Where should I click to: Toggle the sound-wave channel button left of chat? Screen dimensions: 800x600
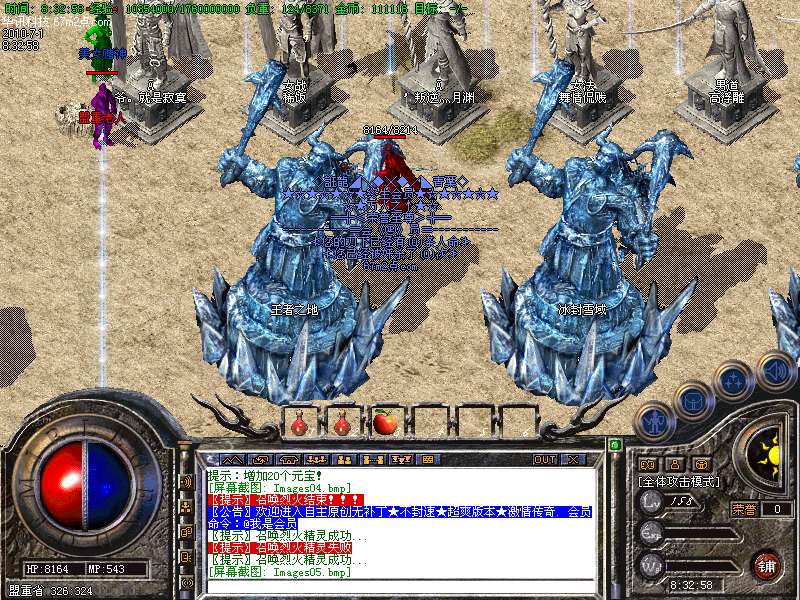click(186, 482)
